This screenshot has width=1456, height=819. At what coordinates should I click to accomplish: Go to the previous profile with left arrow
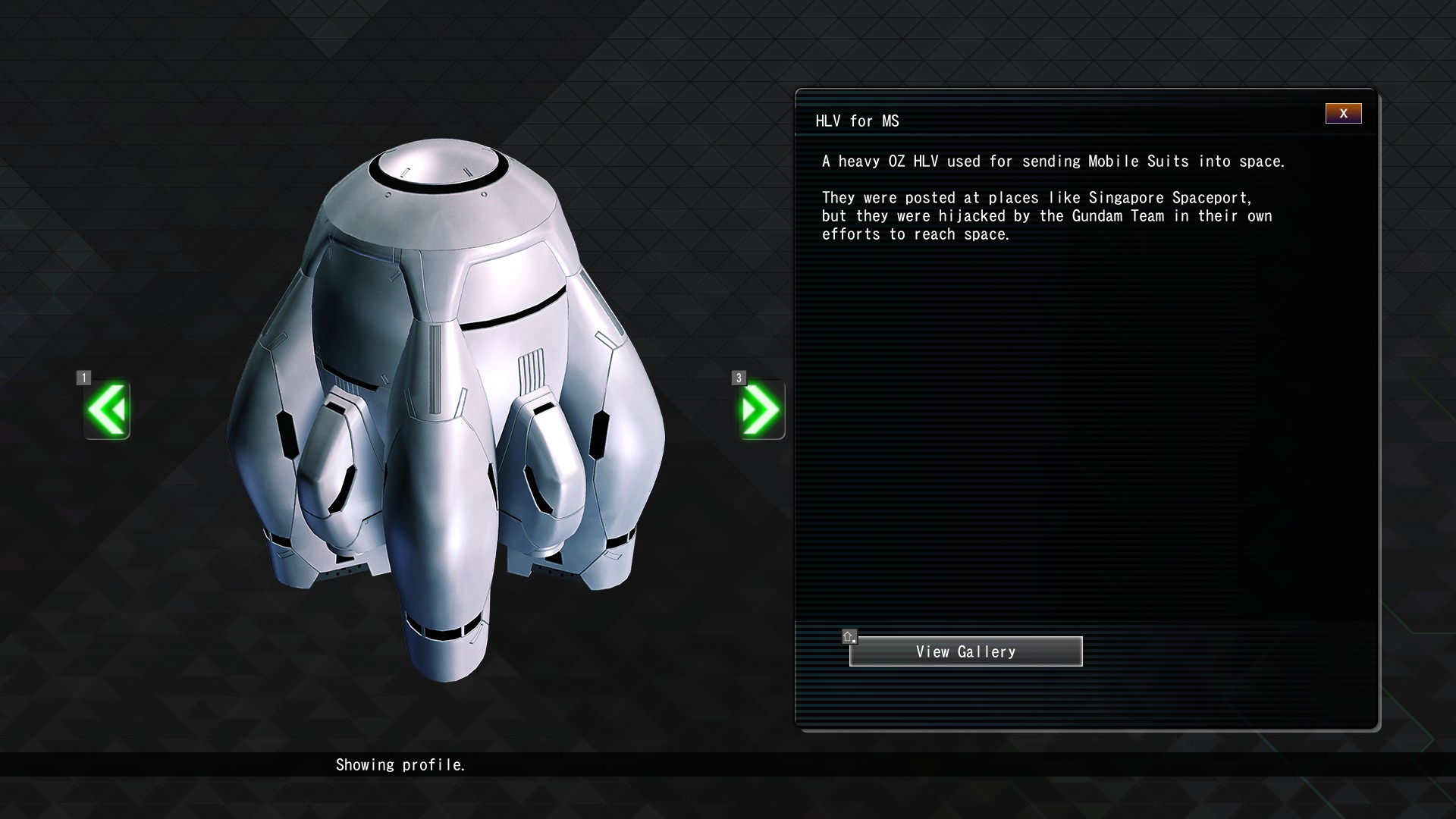pyautogui.click(x=107, y=410)
